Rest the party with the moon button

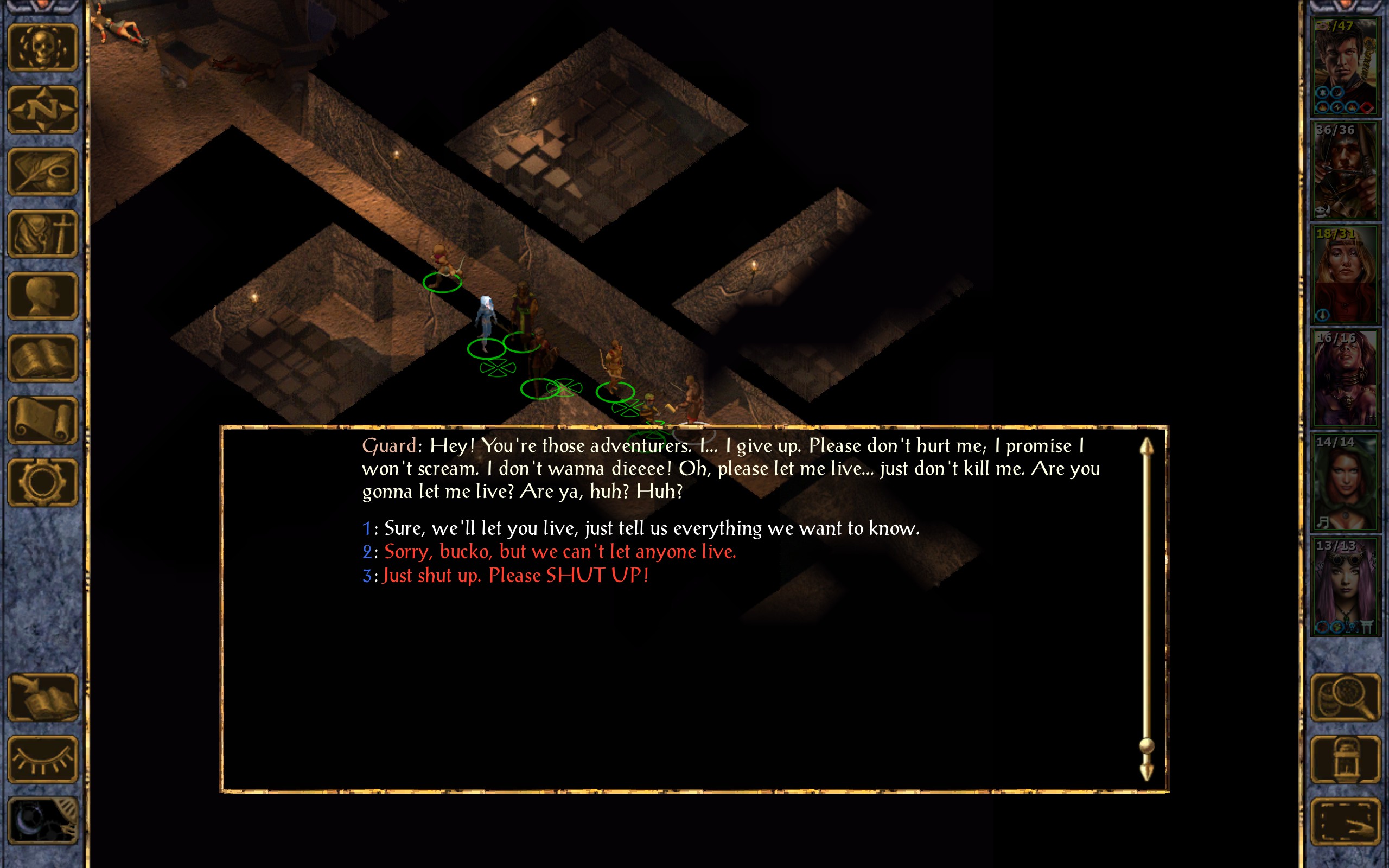pyautogui.click(x=43, y=820)
